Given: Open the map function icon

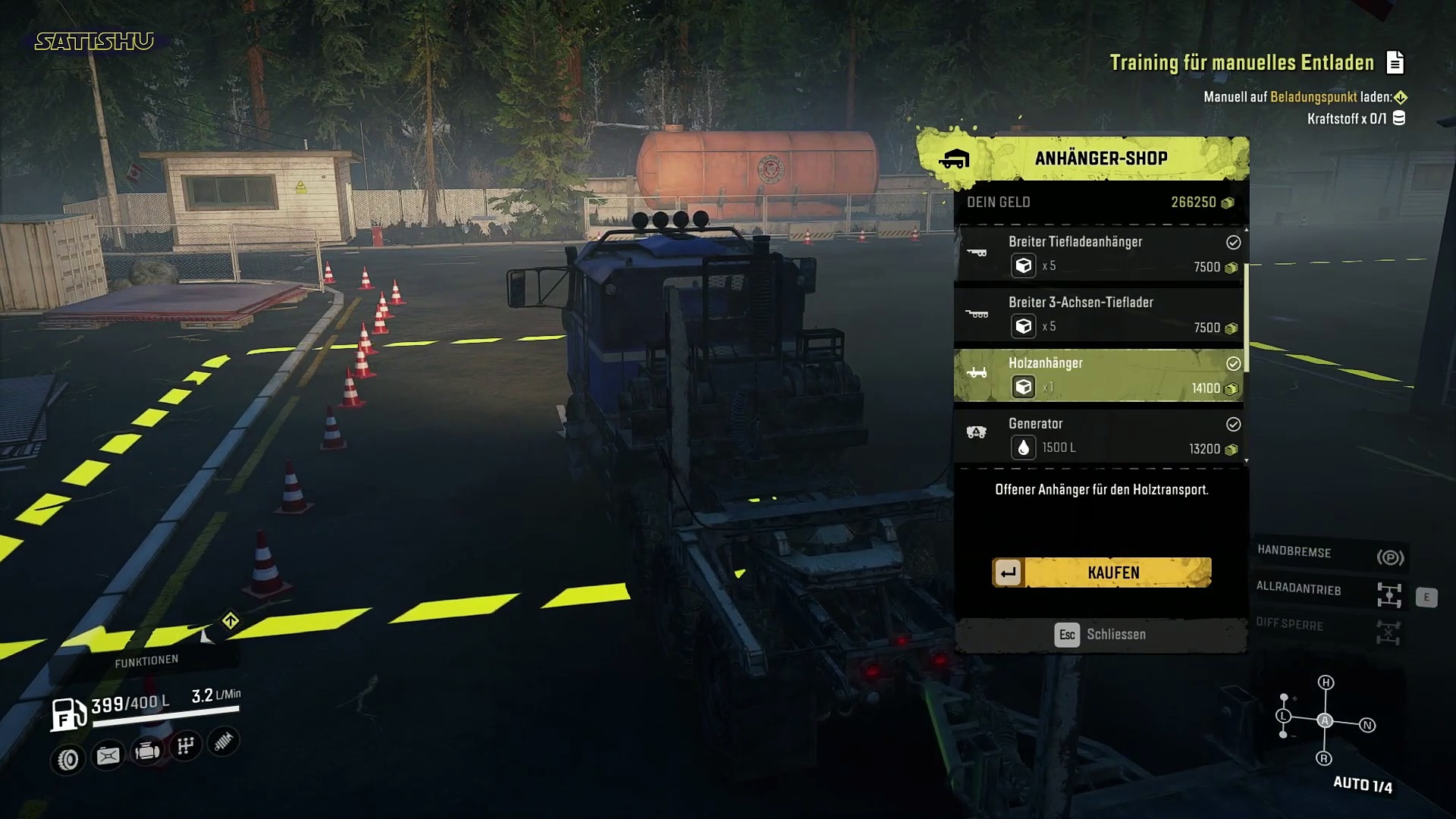Looking at the screenshot, I should 108,756.
